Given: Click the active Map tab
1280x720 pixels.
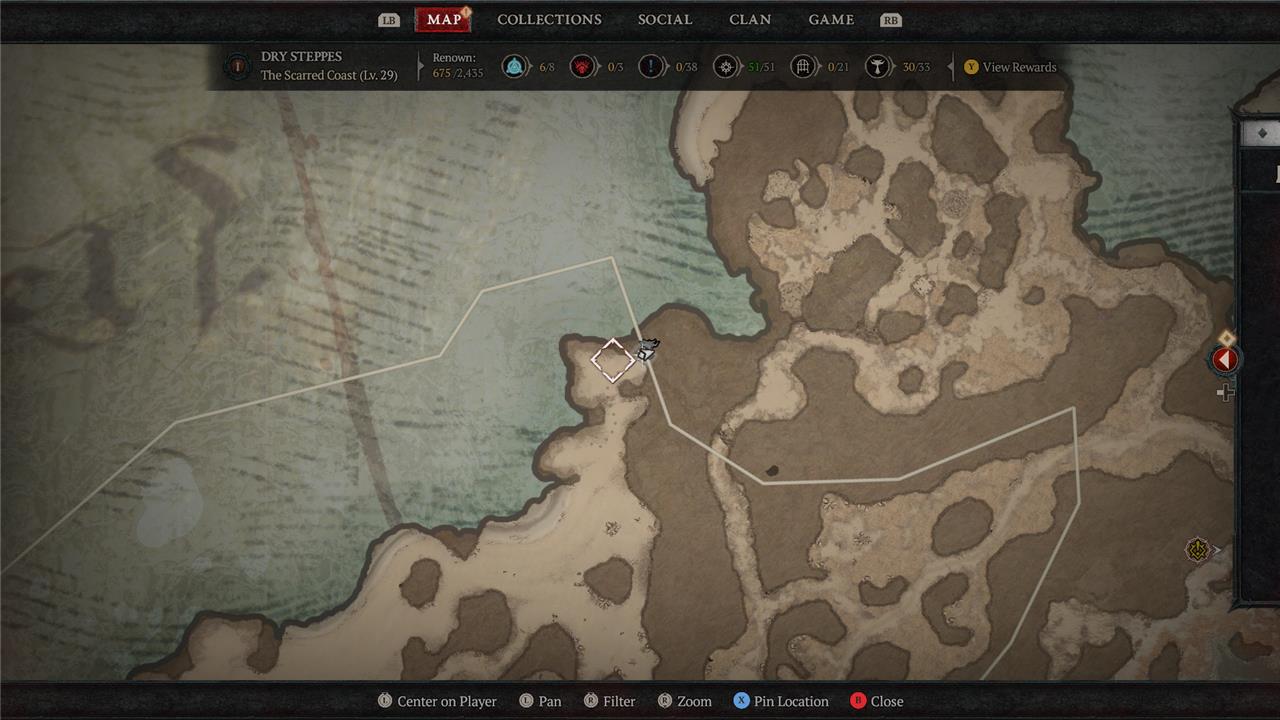Looking at the screenshot, I should 444,20.
